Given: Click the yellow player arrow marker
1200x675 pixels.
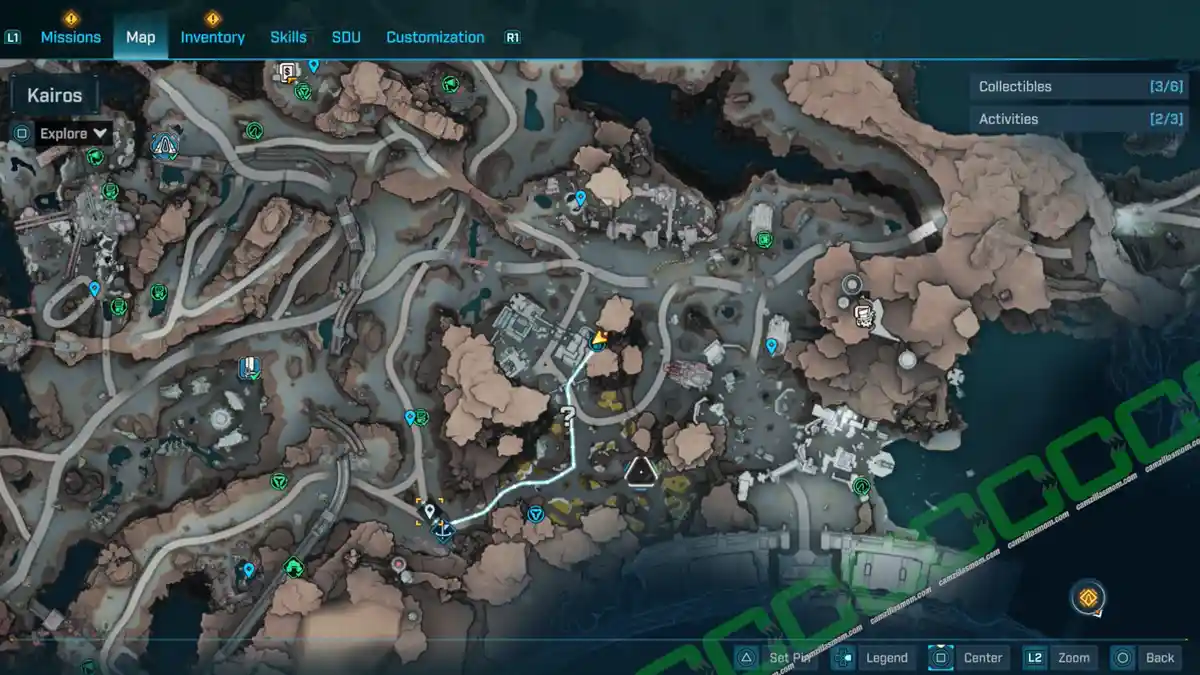Looking at the screenshot, I should pos(598,341).
